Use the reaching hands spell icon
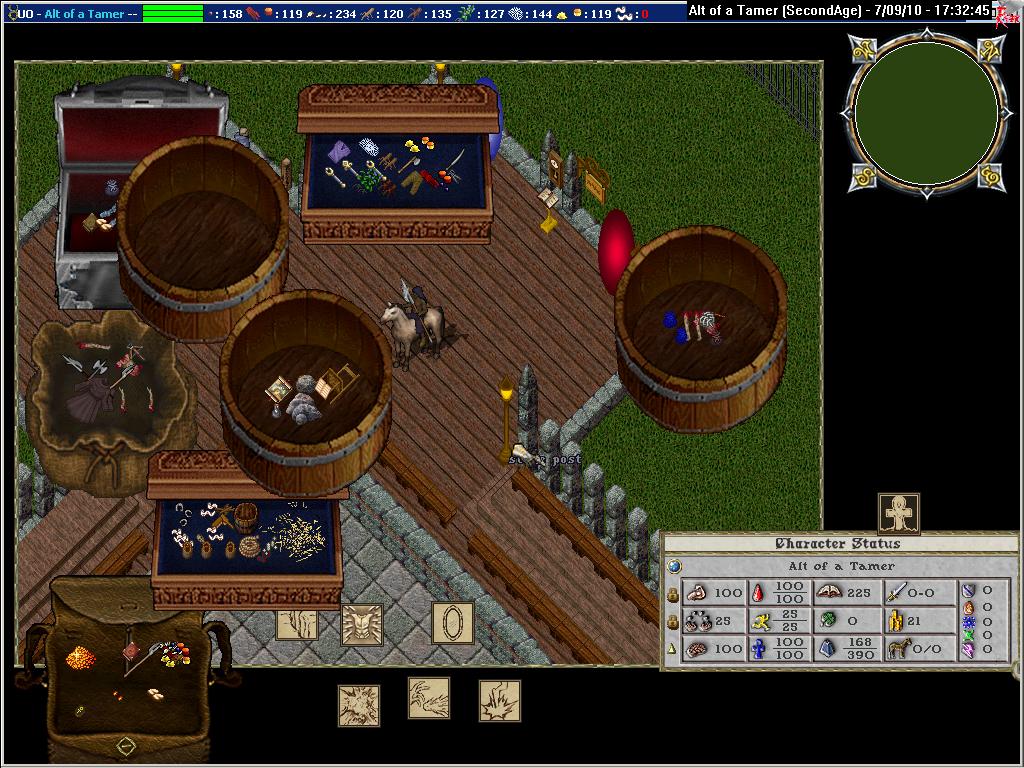Screen dimensions: 1024x768 [428, 698]
